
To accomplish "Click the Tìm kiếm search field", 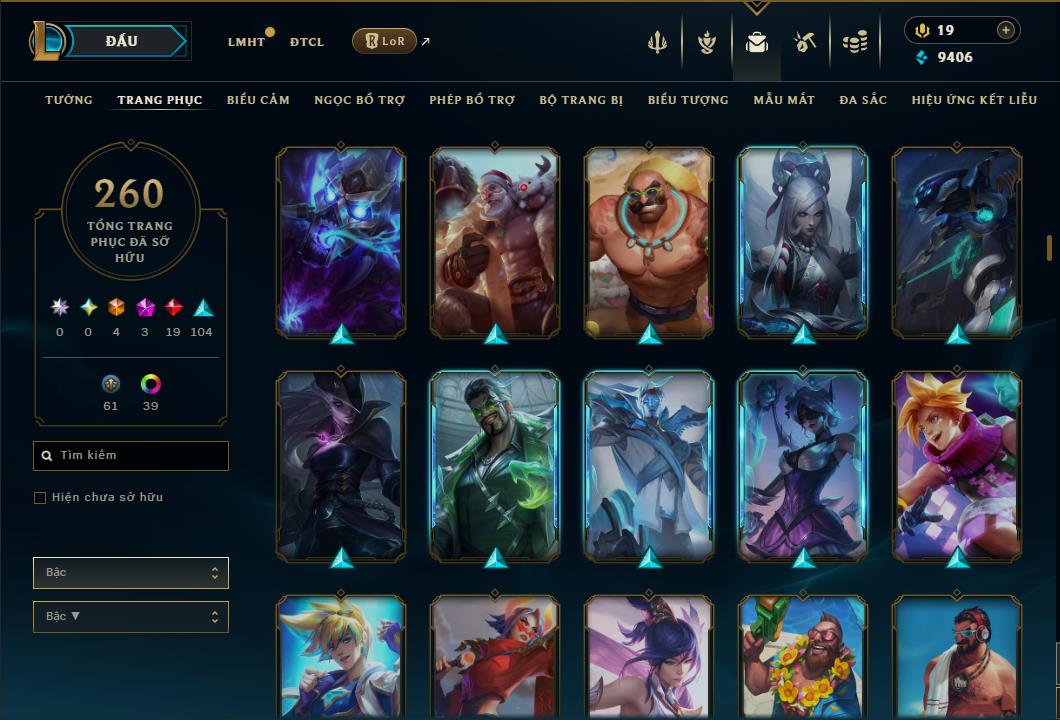I will click(x=131, y=456).
